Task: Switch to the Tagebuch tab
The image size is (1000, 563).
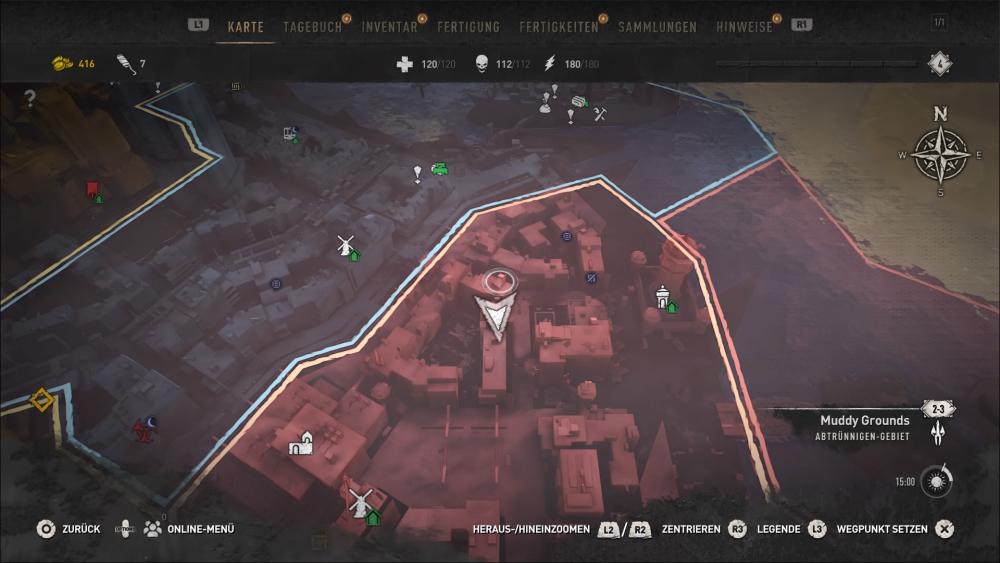Action: [x=312, y=27]
